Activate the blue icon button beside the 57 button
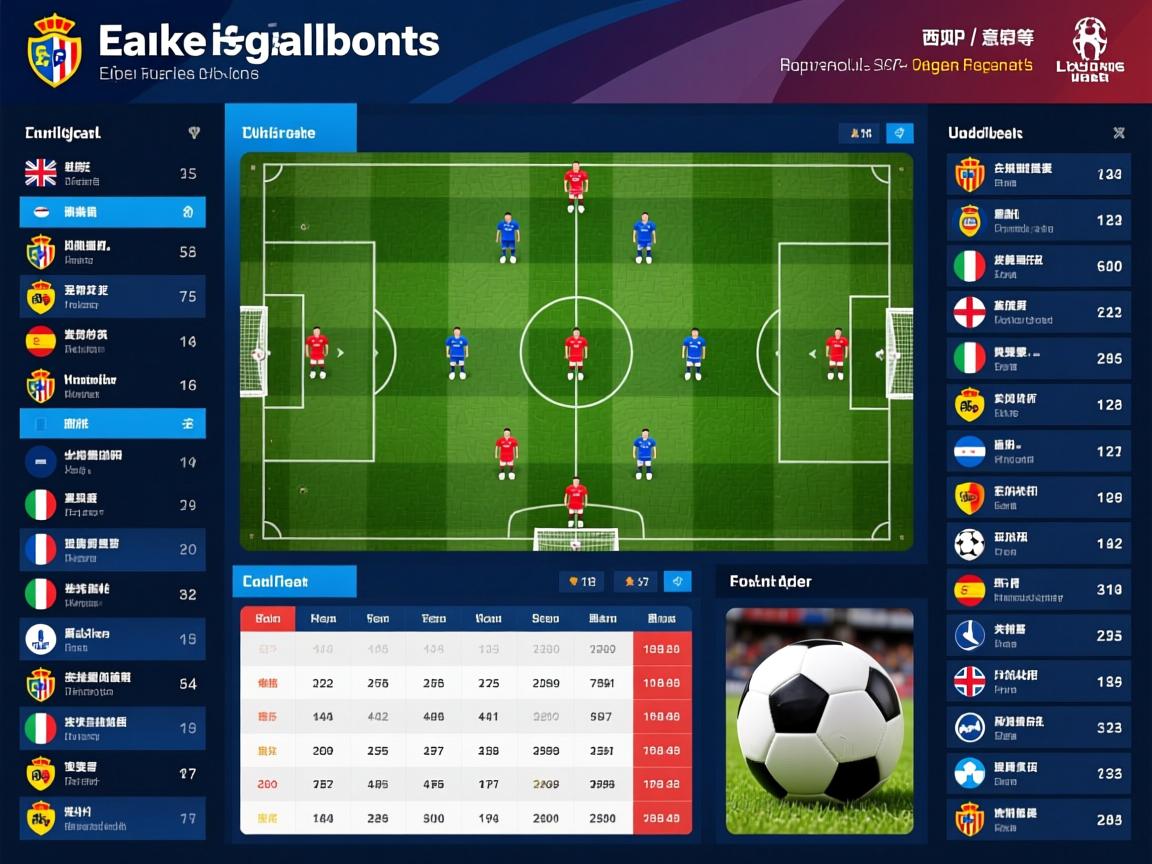The height and width of the screenshot is (864, 1152). click(678, 581)
